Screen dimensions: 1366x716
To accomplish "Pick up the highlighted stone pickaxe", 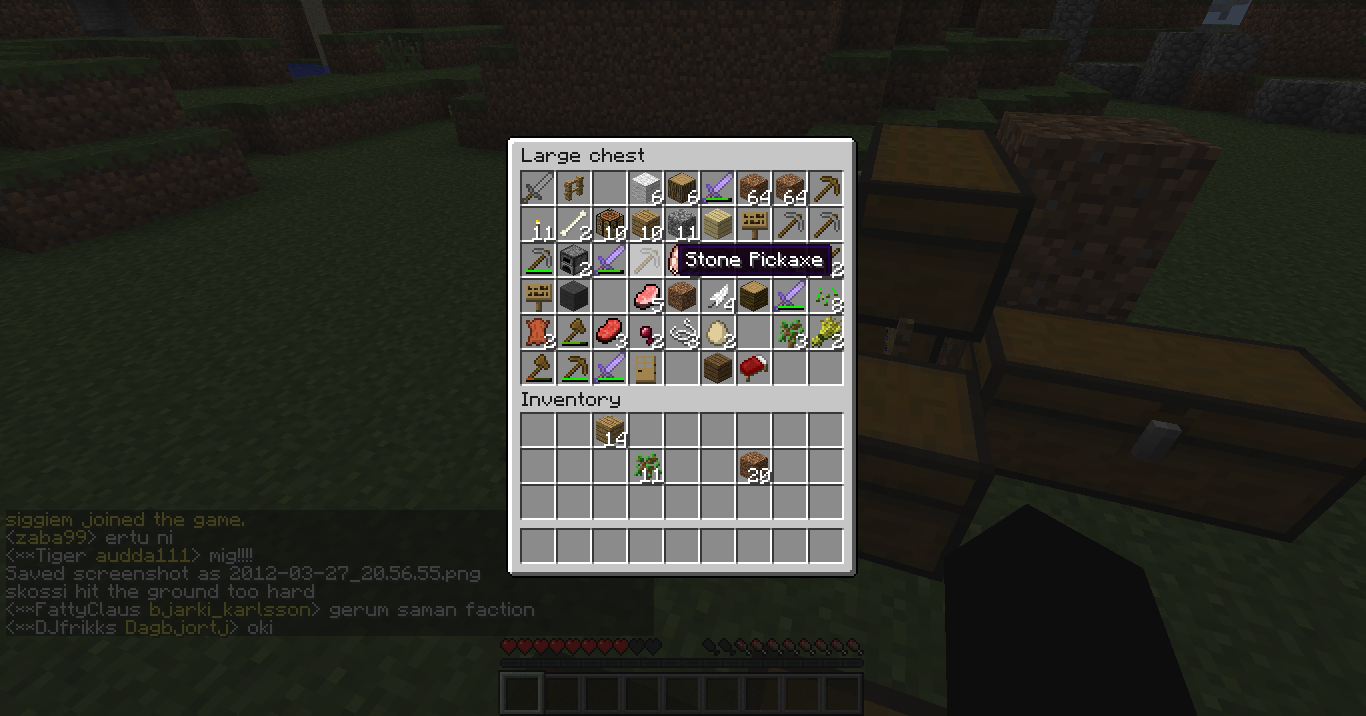I will pyautogui.click(x=645, y=261).
